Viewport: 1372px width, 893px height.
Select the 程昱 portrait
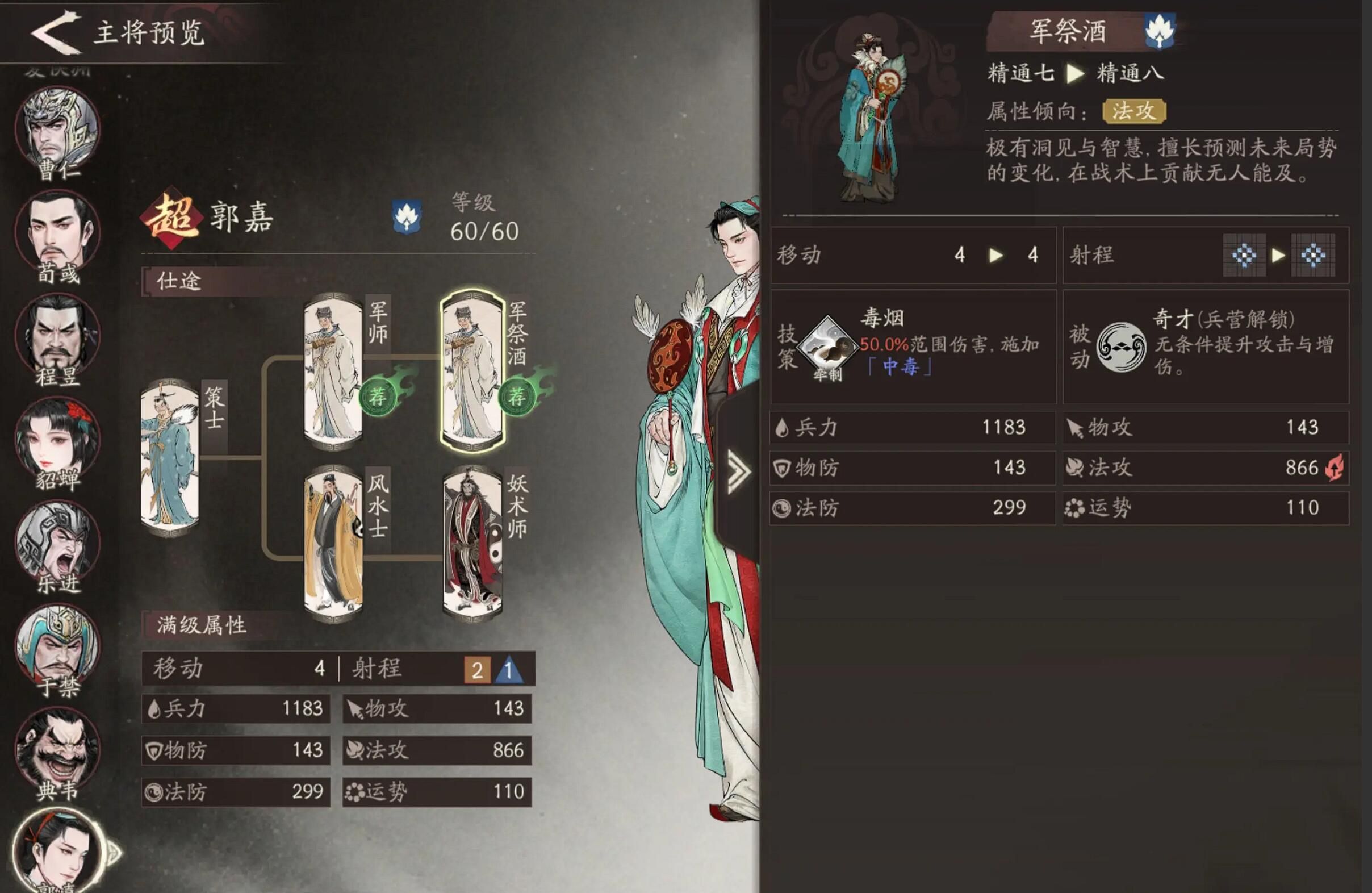pyautogui.click(x=58, y=336)
